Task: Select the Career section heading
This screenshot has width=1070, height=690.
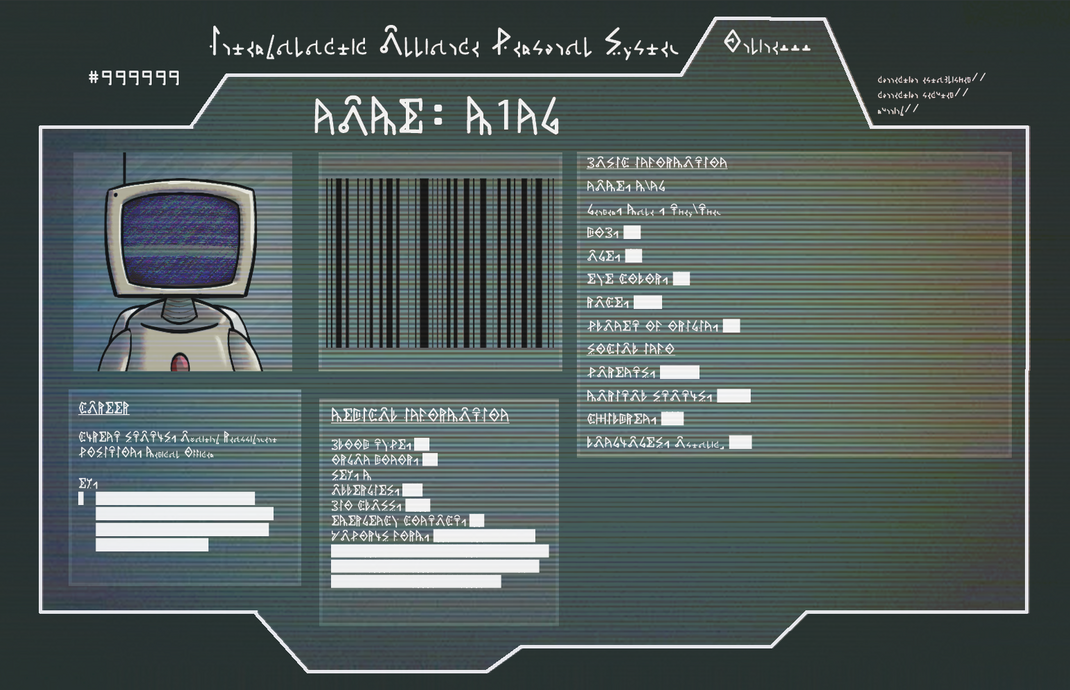Action: coord(104,408)
